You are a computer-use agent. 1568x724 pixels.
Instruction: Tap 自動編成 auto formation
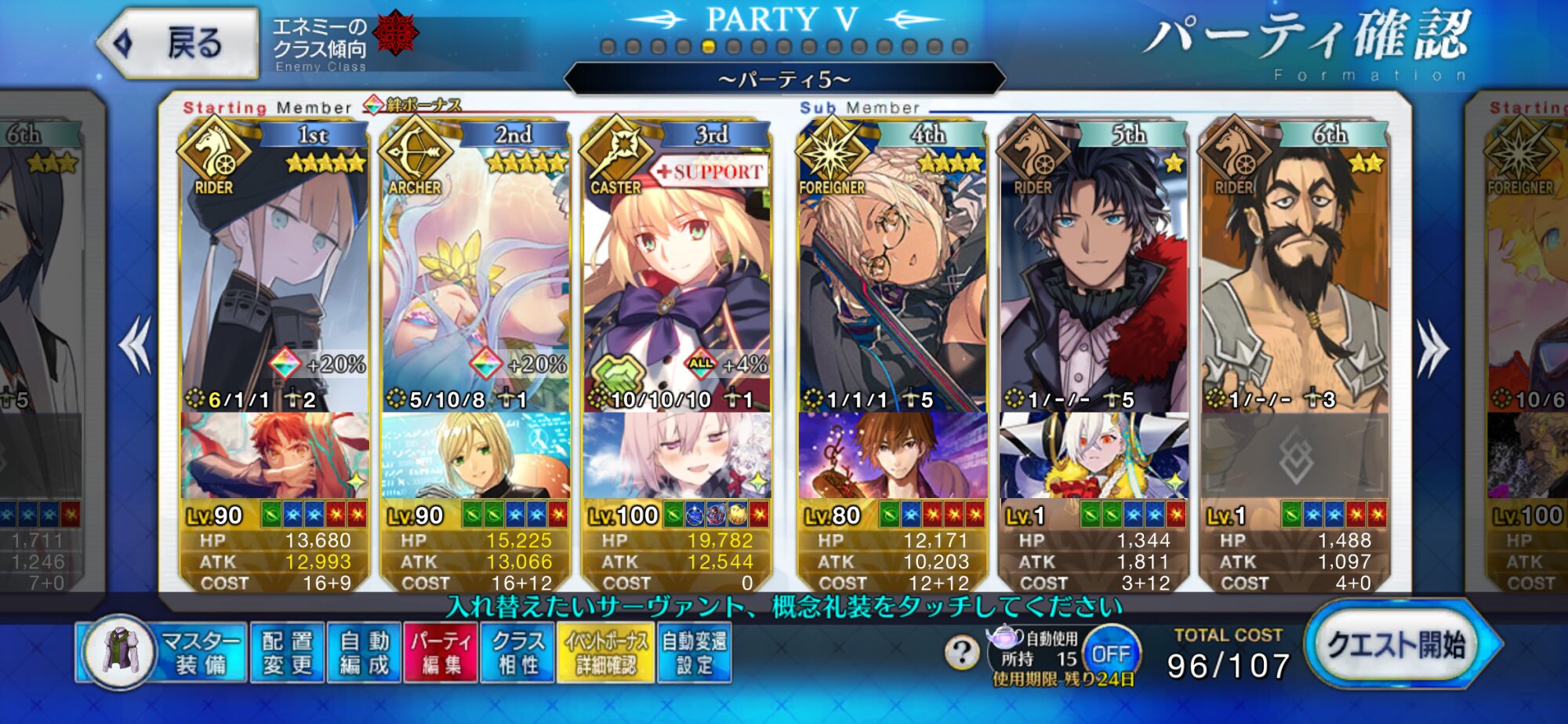pyautogui.click(x=364, y=653)
